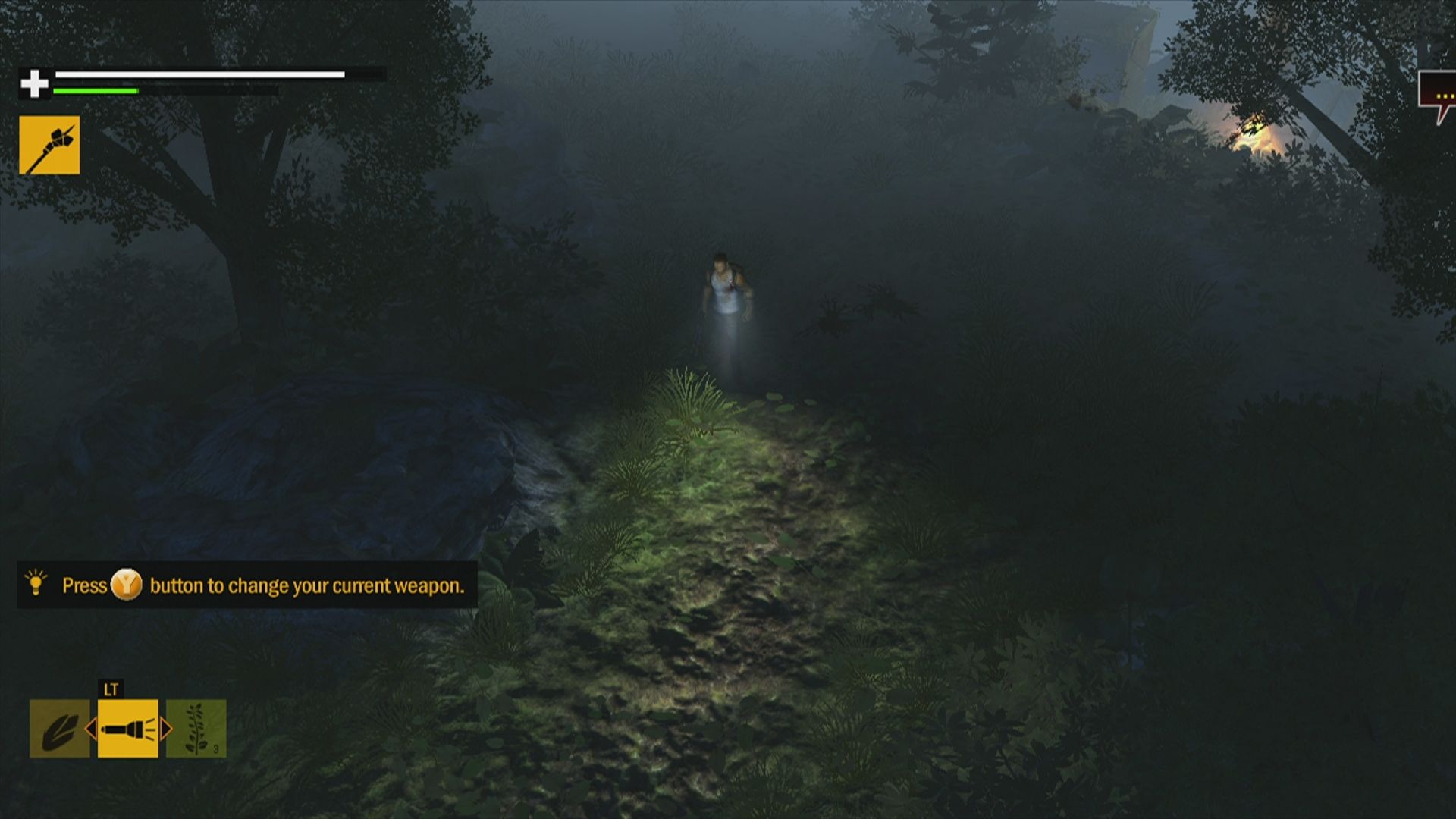Click the green stamina bar
Screen dimensions: 1456x819
tap(95, 91)
